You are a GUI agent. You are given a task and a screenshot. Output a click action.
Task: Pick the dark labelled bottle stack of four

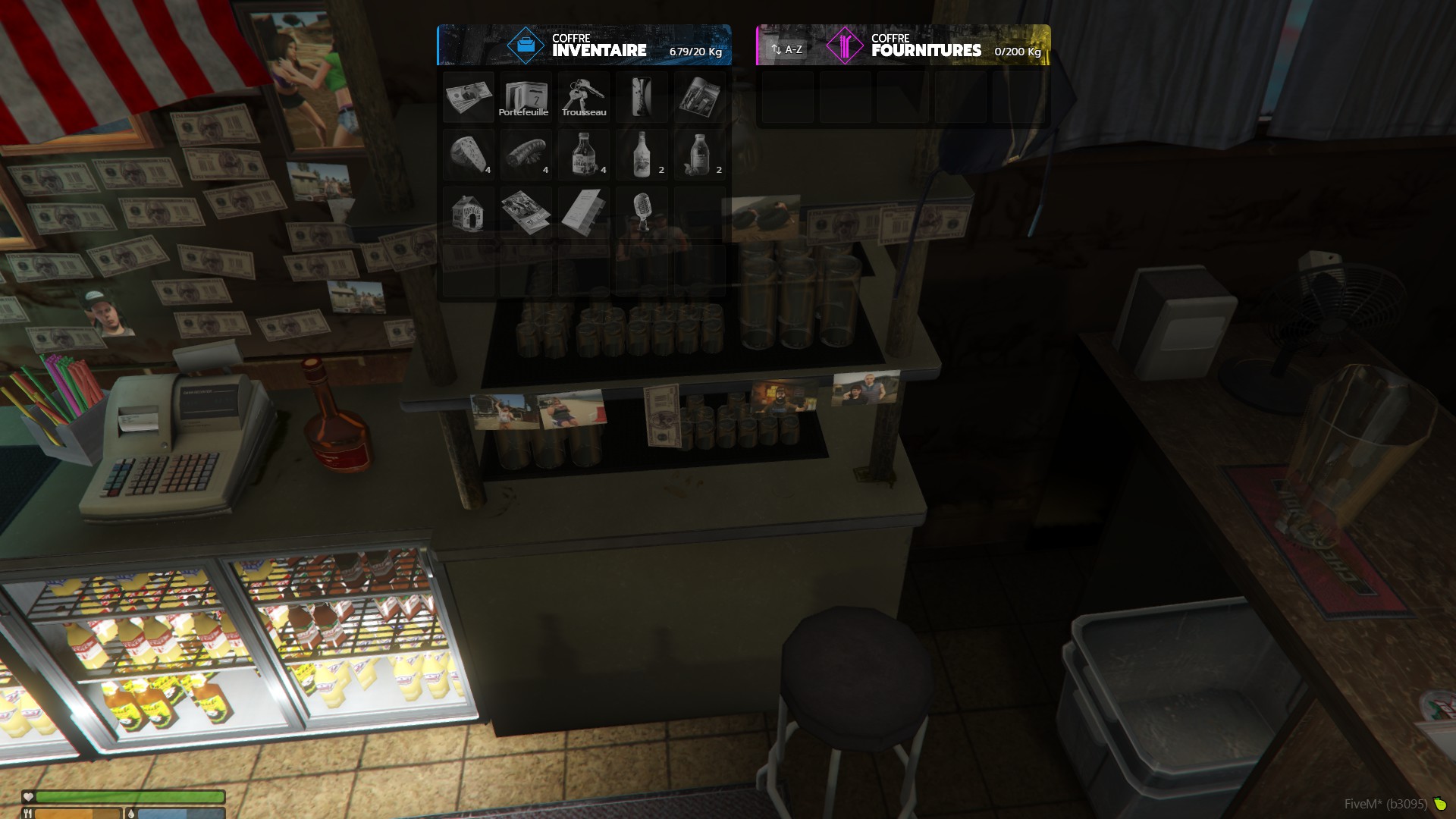pyautogui.click(x=584, y=155)
